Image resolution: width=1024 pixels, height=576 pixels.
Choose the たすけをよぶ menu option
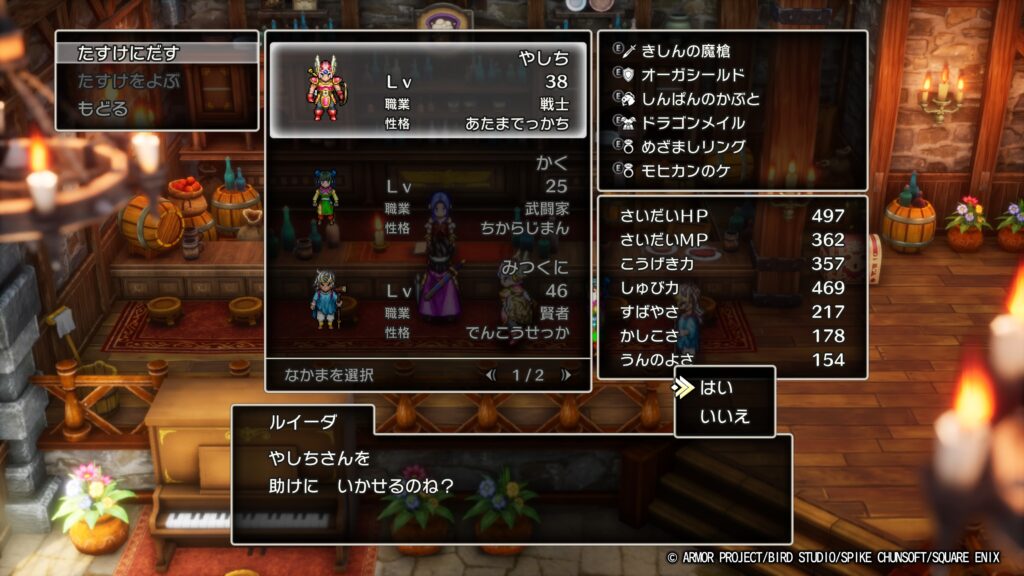point(128,81)
